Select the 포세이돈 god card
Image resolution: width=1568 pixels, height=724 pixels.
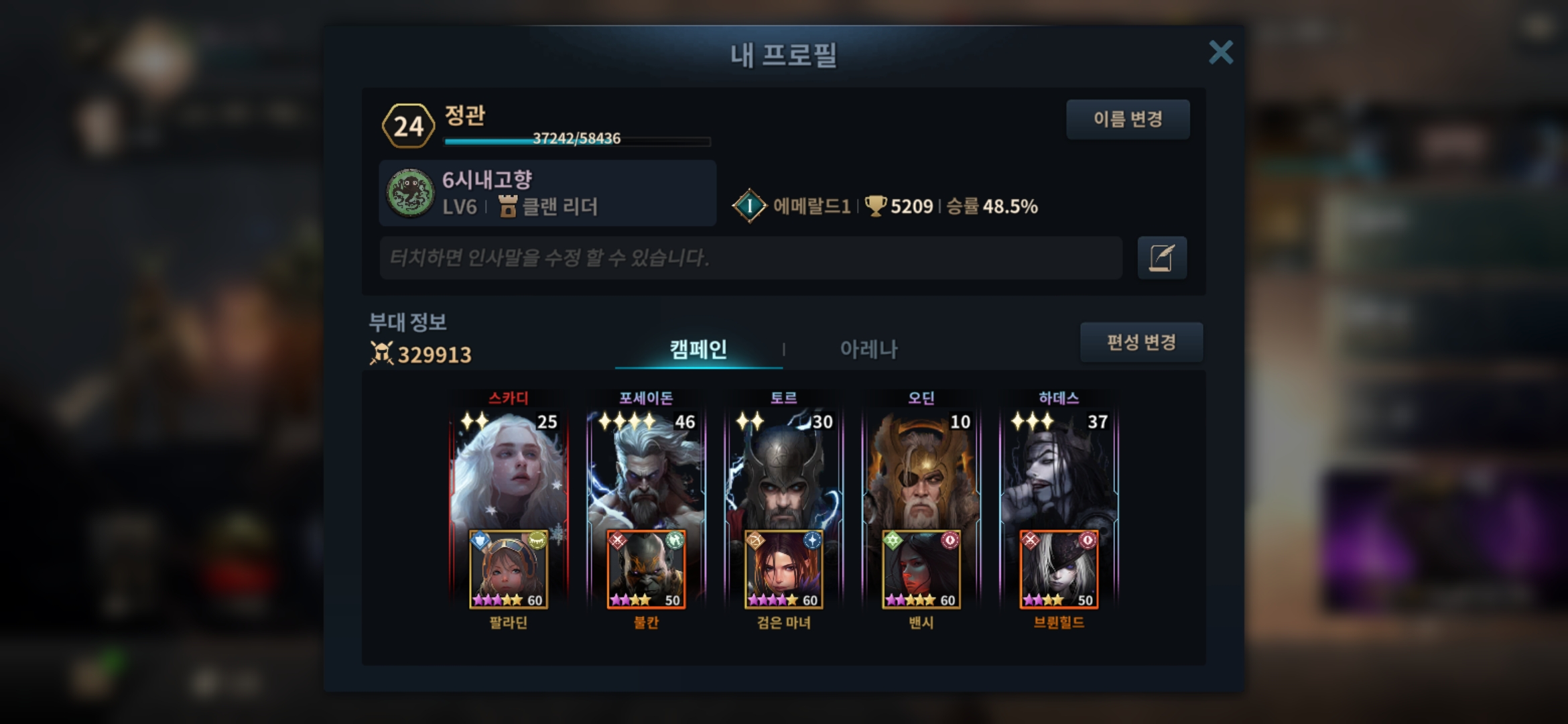point(646,469)
